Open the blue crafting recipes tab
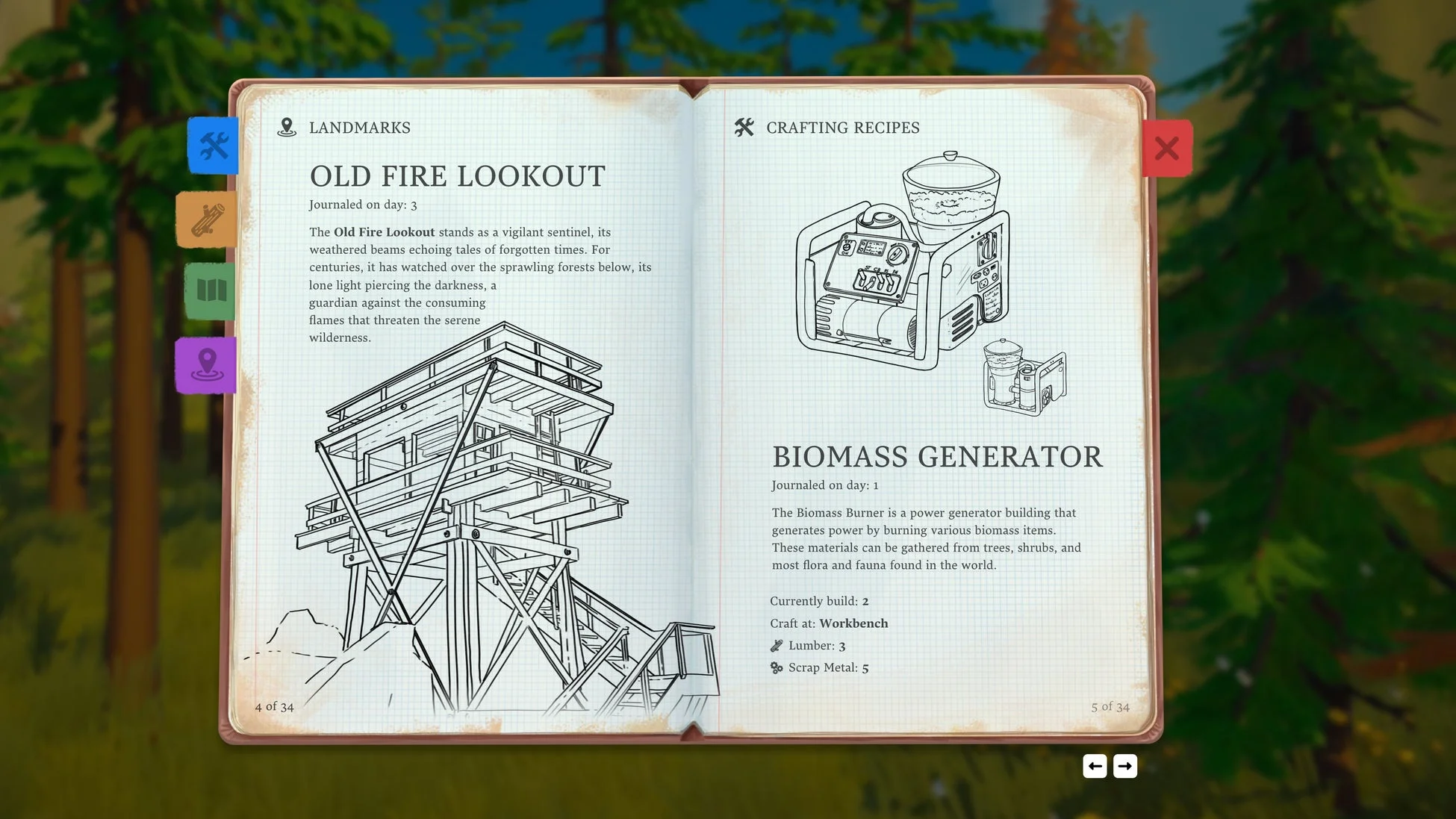This screenshot has height=819, width=1456. point(212,146)
